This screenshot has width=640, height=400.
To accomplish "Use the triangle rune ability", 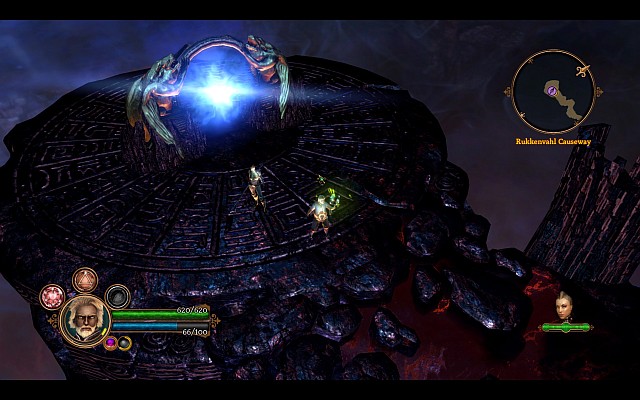I will pyautogui.click(x=84, y=280).
